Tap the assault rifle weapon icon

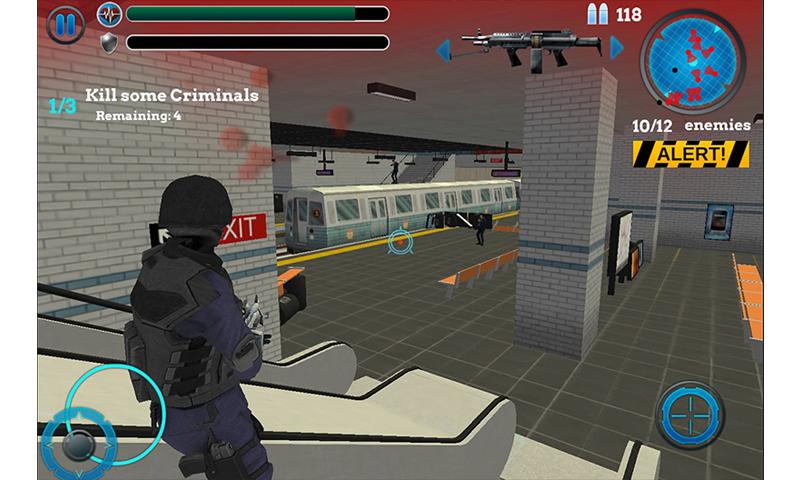530,45
